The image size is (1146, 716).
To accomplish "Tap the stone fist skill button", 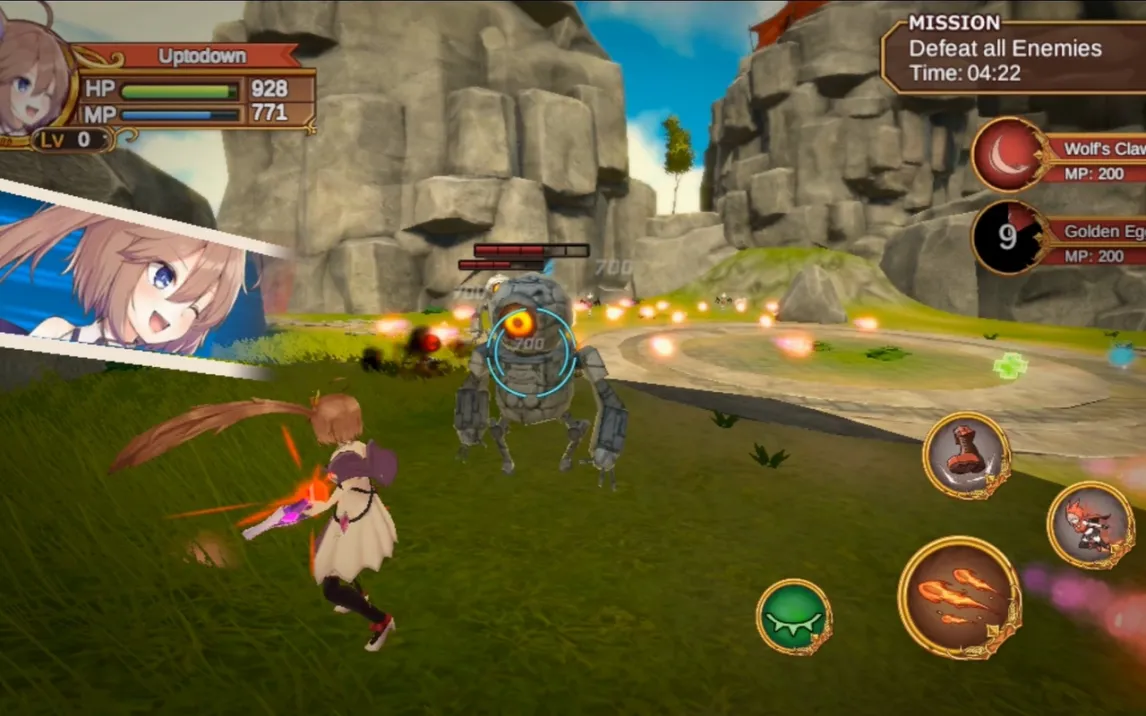I will point(966,456).
